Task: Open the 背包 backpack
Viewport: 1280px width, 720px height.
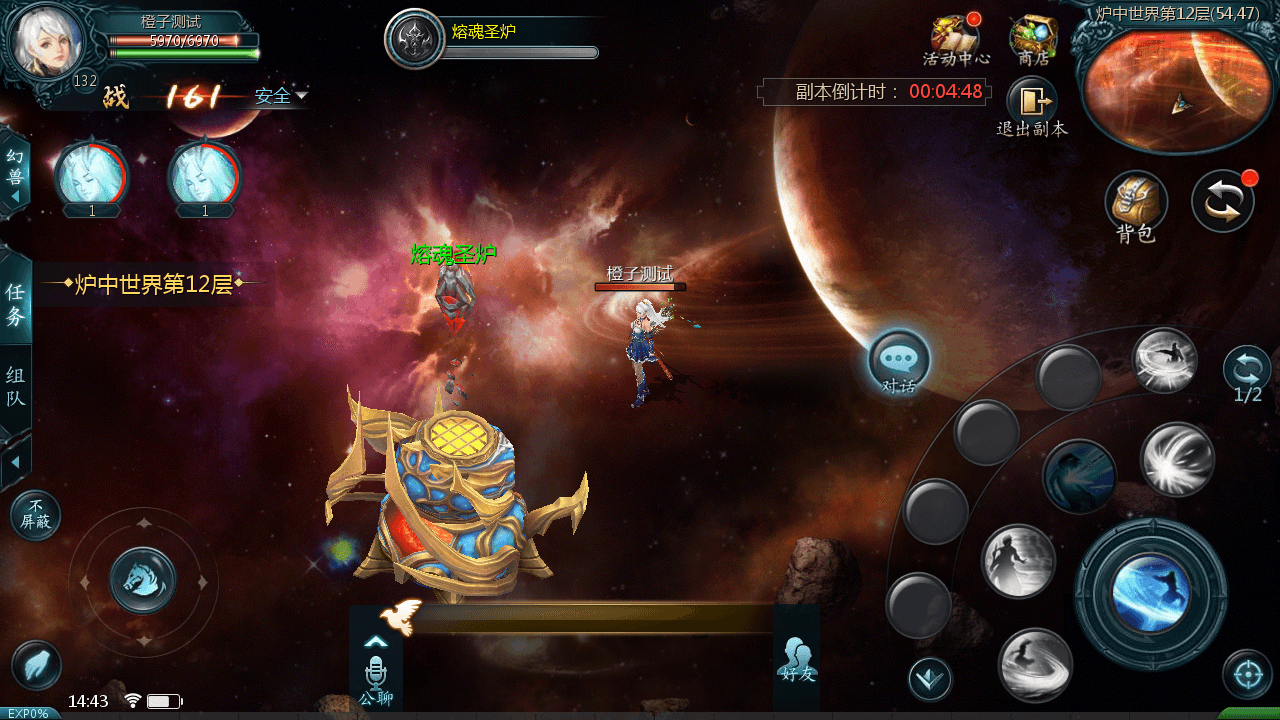Action: [1136, 203]
